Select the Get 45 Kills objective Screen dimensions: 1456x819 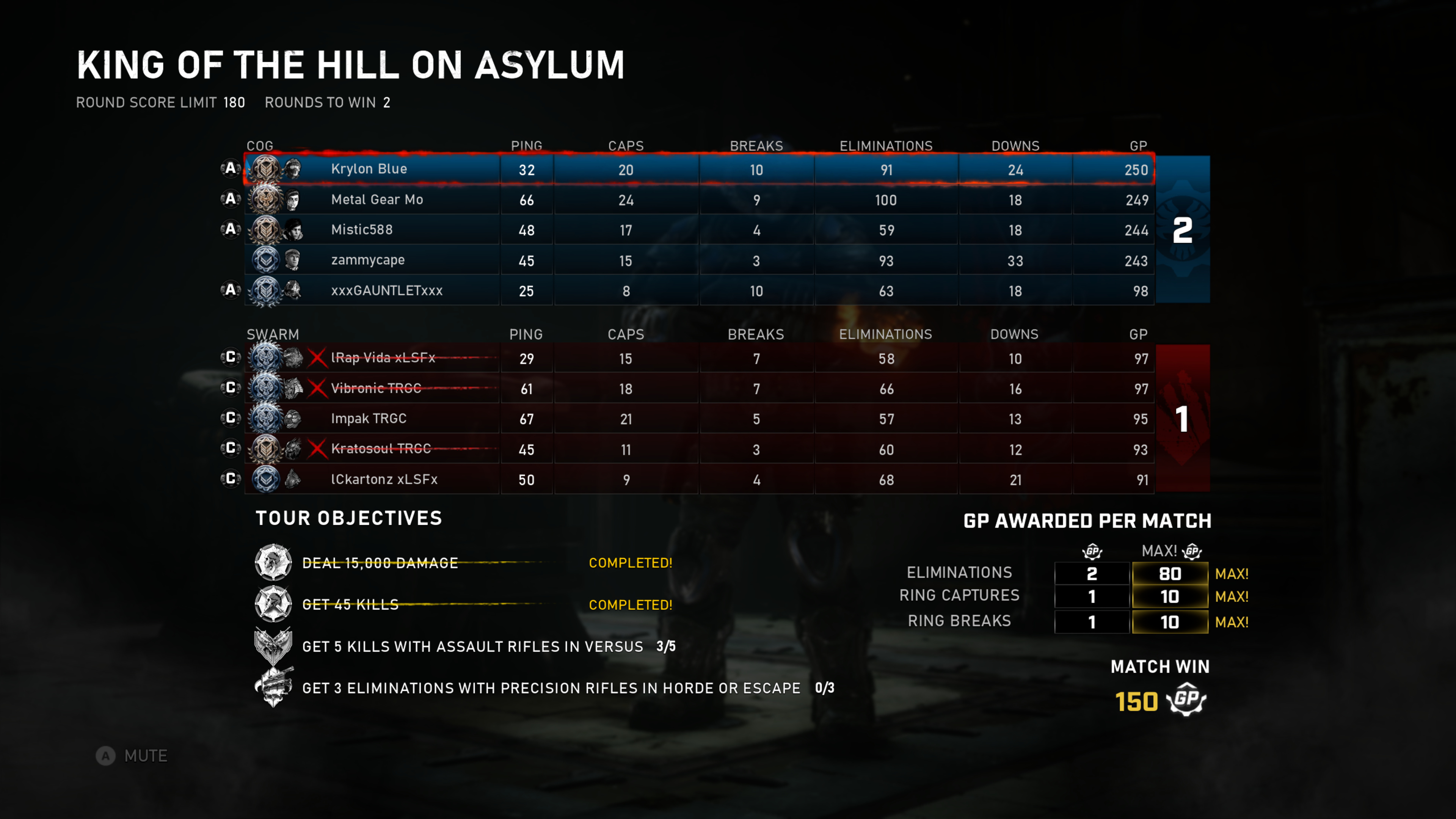350,605
